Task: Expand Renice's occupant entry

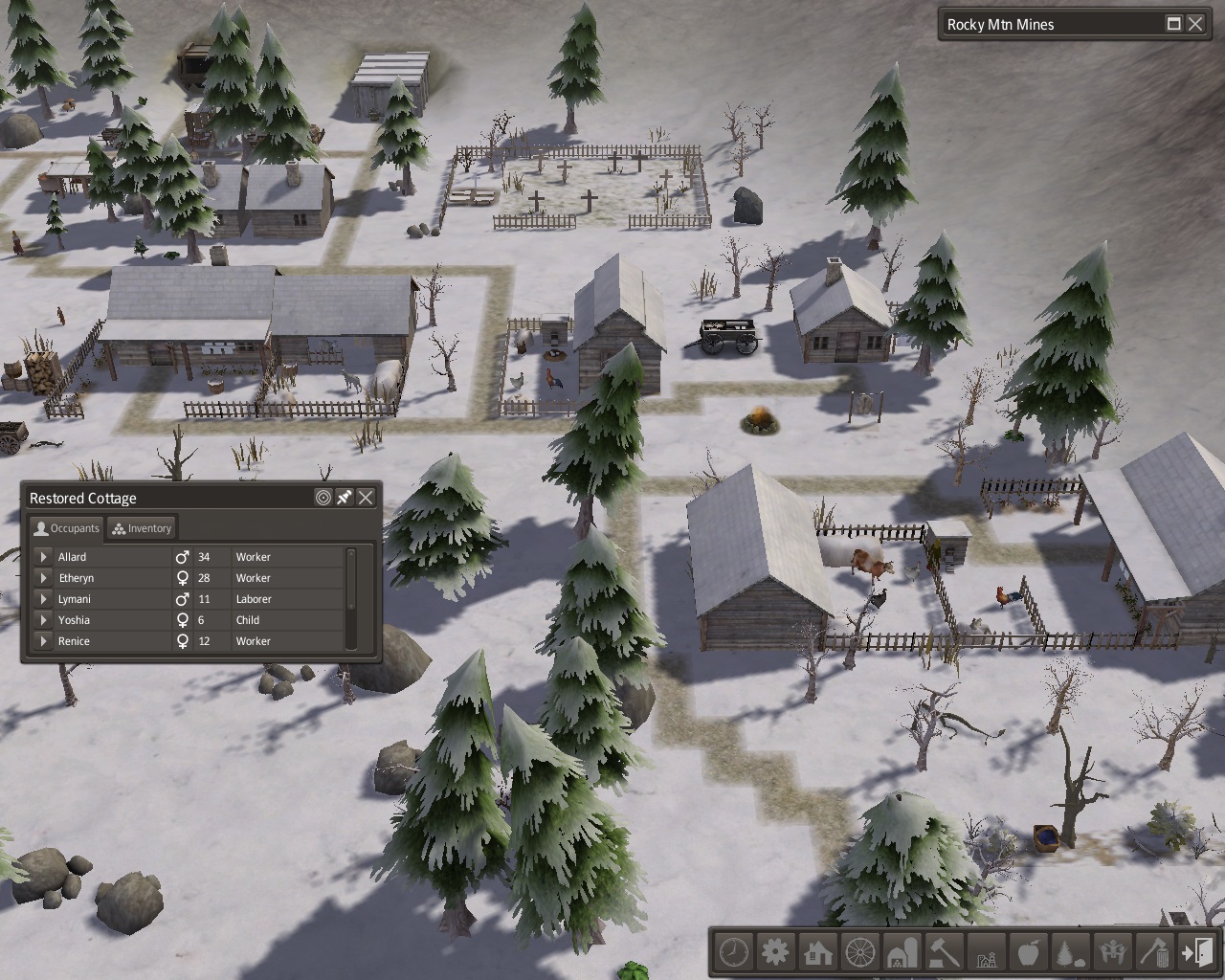Action: [x=43, y=641]
